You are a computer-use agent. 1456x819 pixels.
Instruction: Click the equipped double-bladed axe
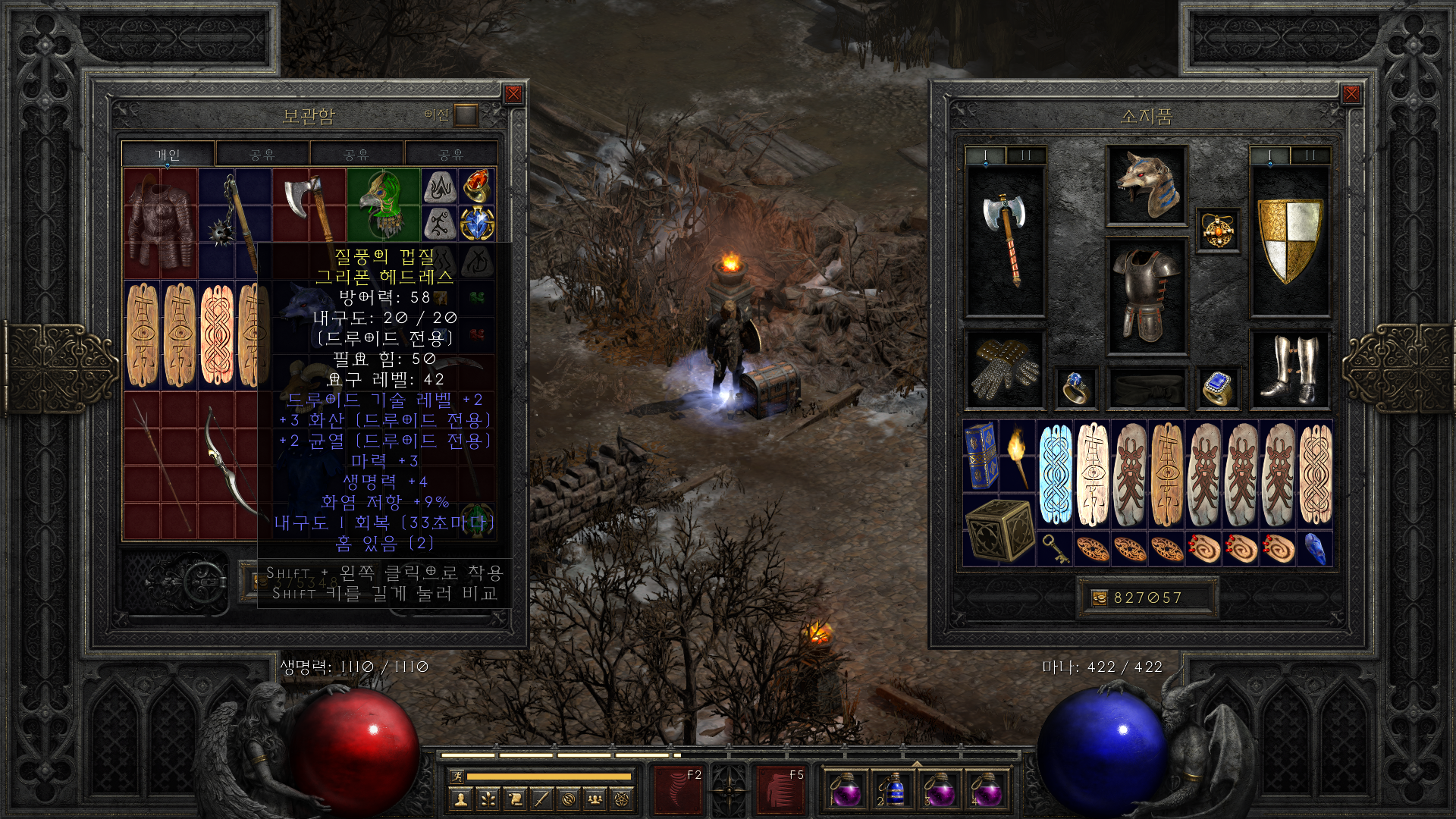(1005, 239)
